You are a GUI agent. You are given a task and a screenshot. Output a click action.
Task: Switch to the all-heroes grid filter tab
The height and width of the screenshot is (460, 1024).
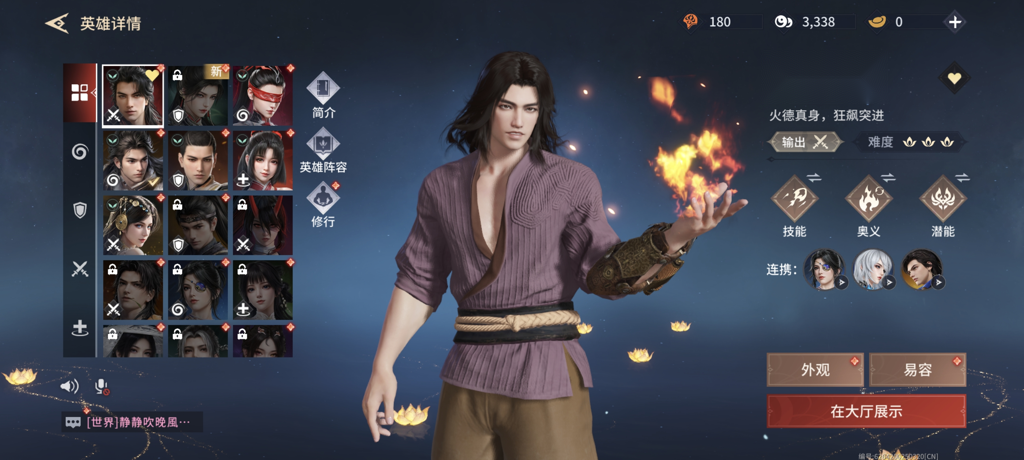coord(80,93)
